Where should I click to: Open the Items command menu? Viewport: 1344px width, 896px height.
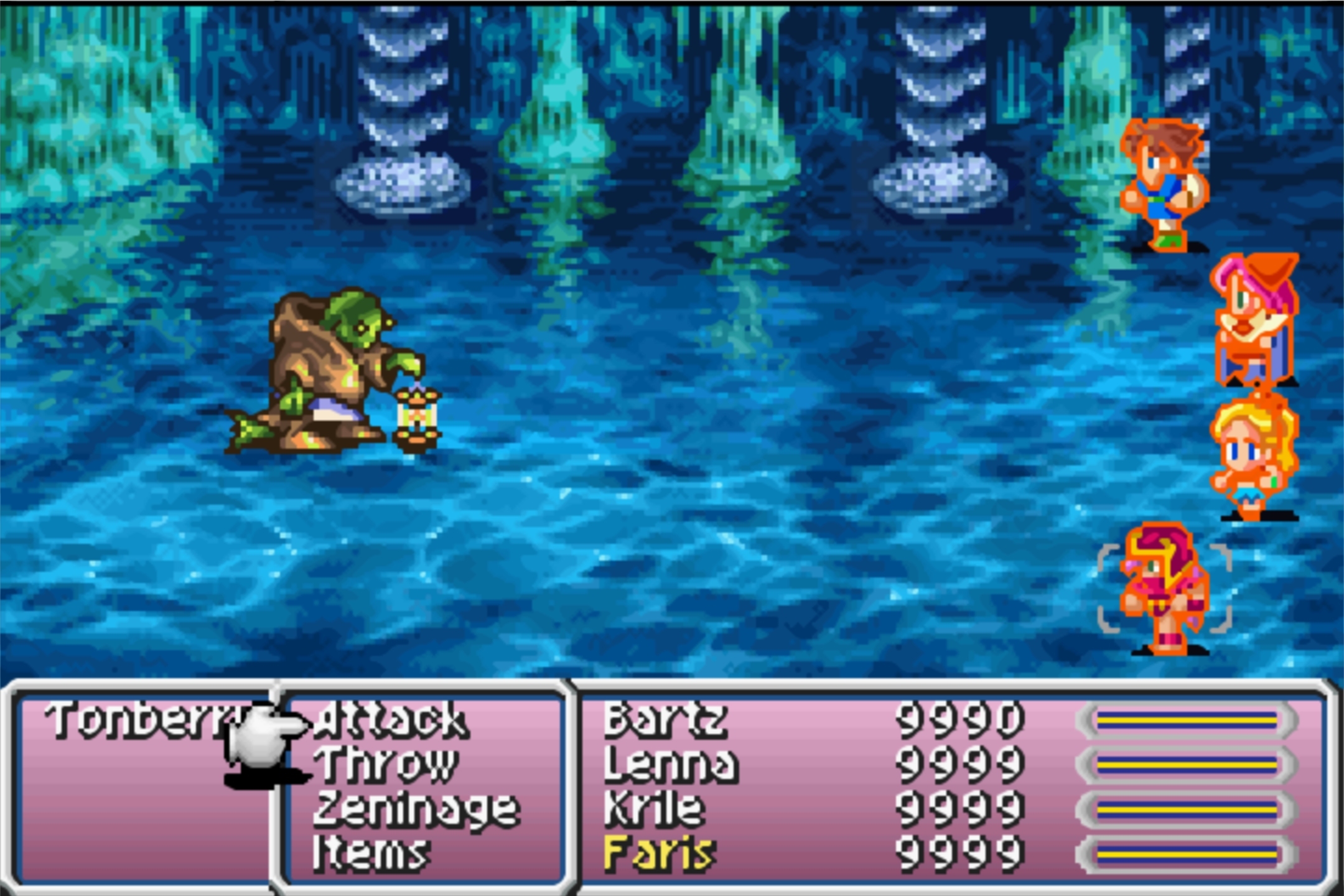(x=371, y=852)
